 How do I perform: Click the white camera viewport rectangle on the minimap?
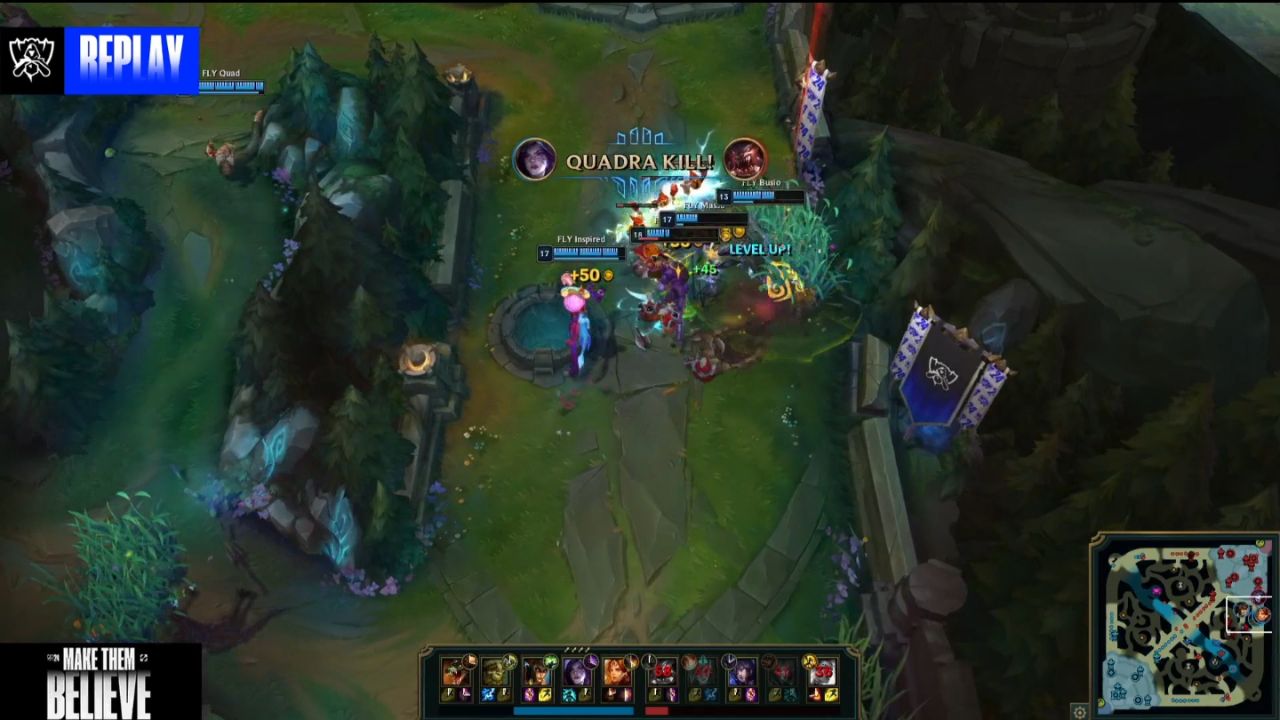point(1248,613)
